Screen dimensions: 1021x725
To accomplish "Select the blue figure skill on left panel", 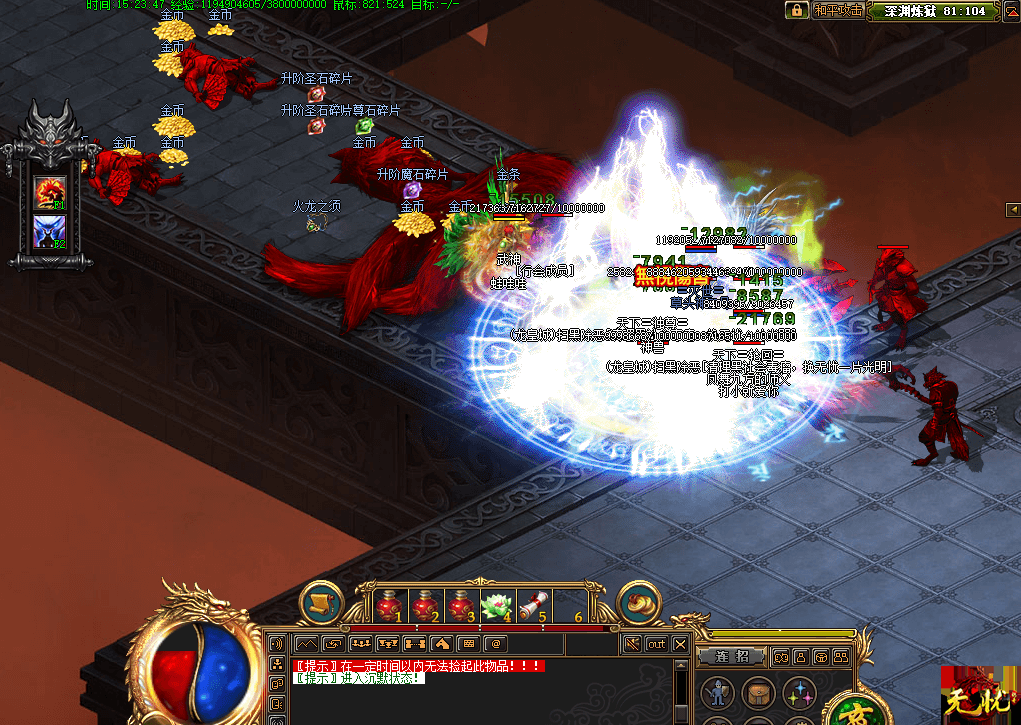I will 50,231.
